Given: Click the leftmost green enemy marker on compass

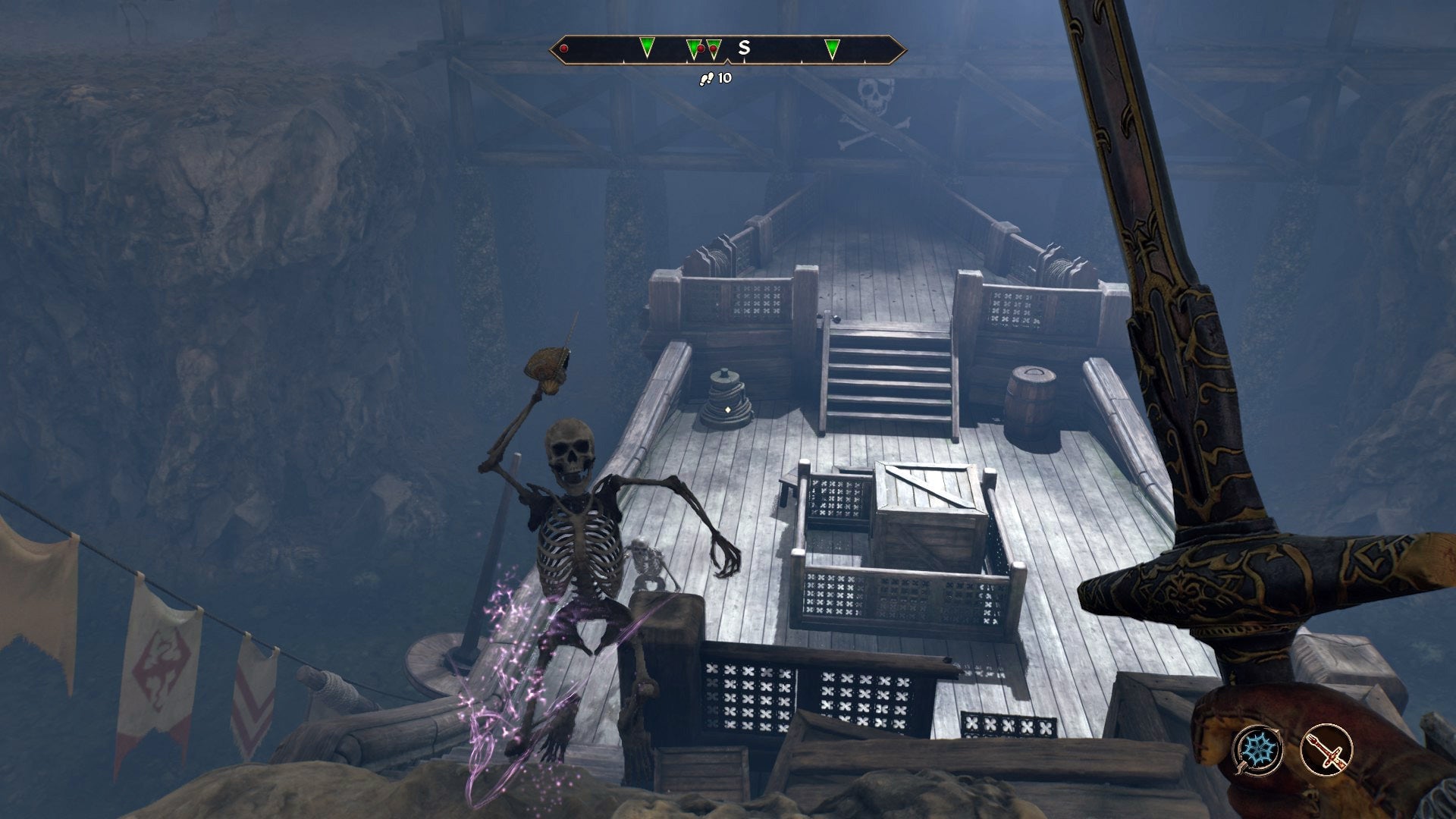Looking at the screenshot, I should (x=647, y=48).
